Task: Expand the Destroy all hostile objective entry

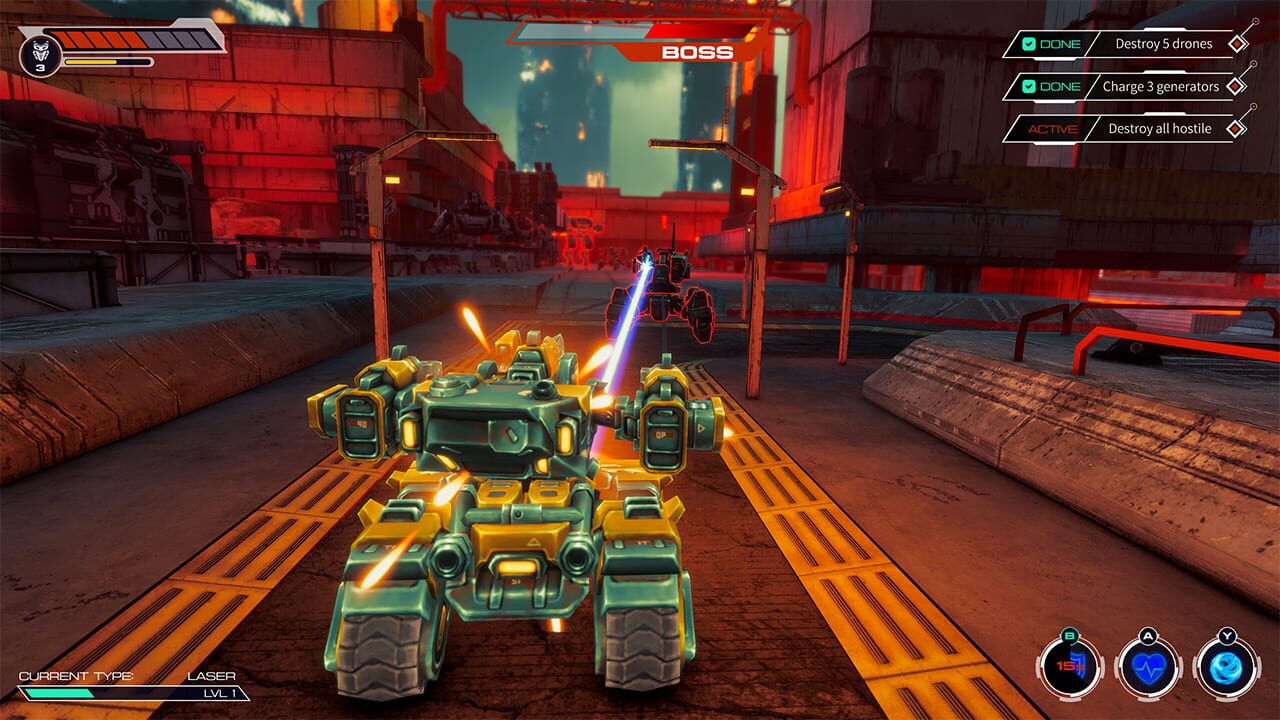Action: point(1160,128)
